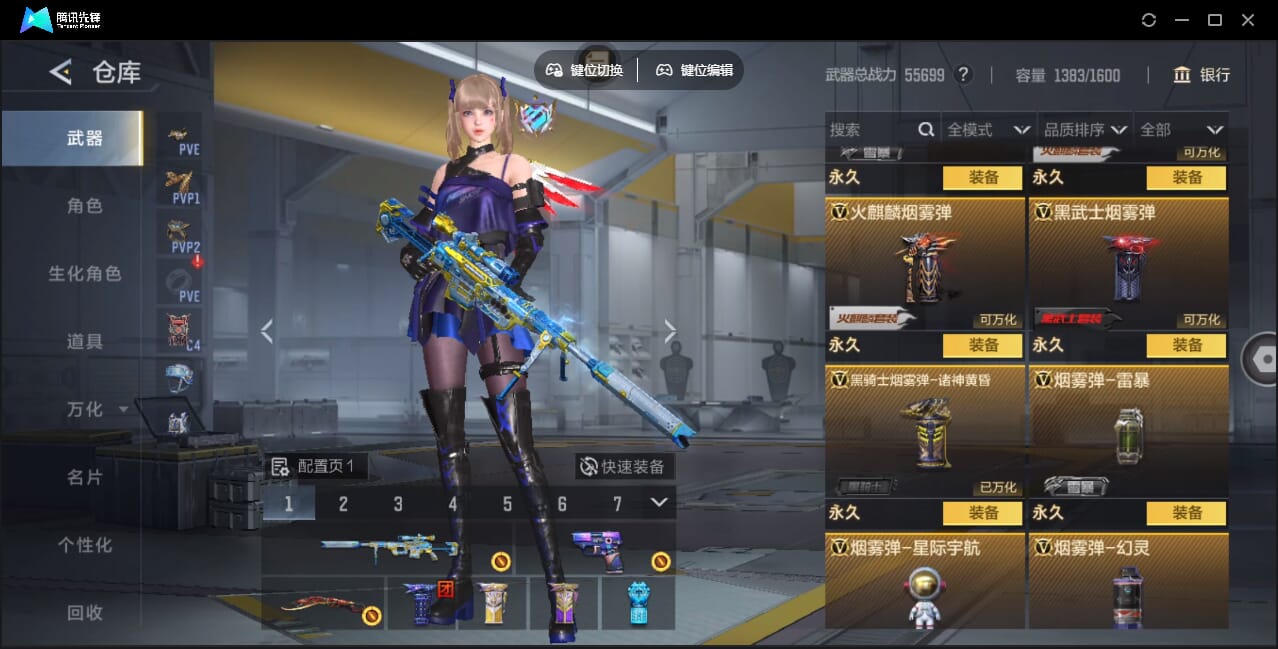Open the 全模式 mode dropdown

coord(988,130)
